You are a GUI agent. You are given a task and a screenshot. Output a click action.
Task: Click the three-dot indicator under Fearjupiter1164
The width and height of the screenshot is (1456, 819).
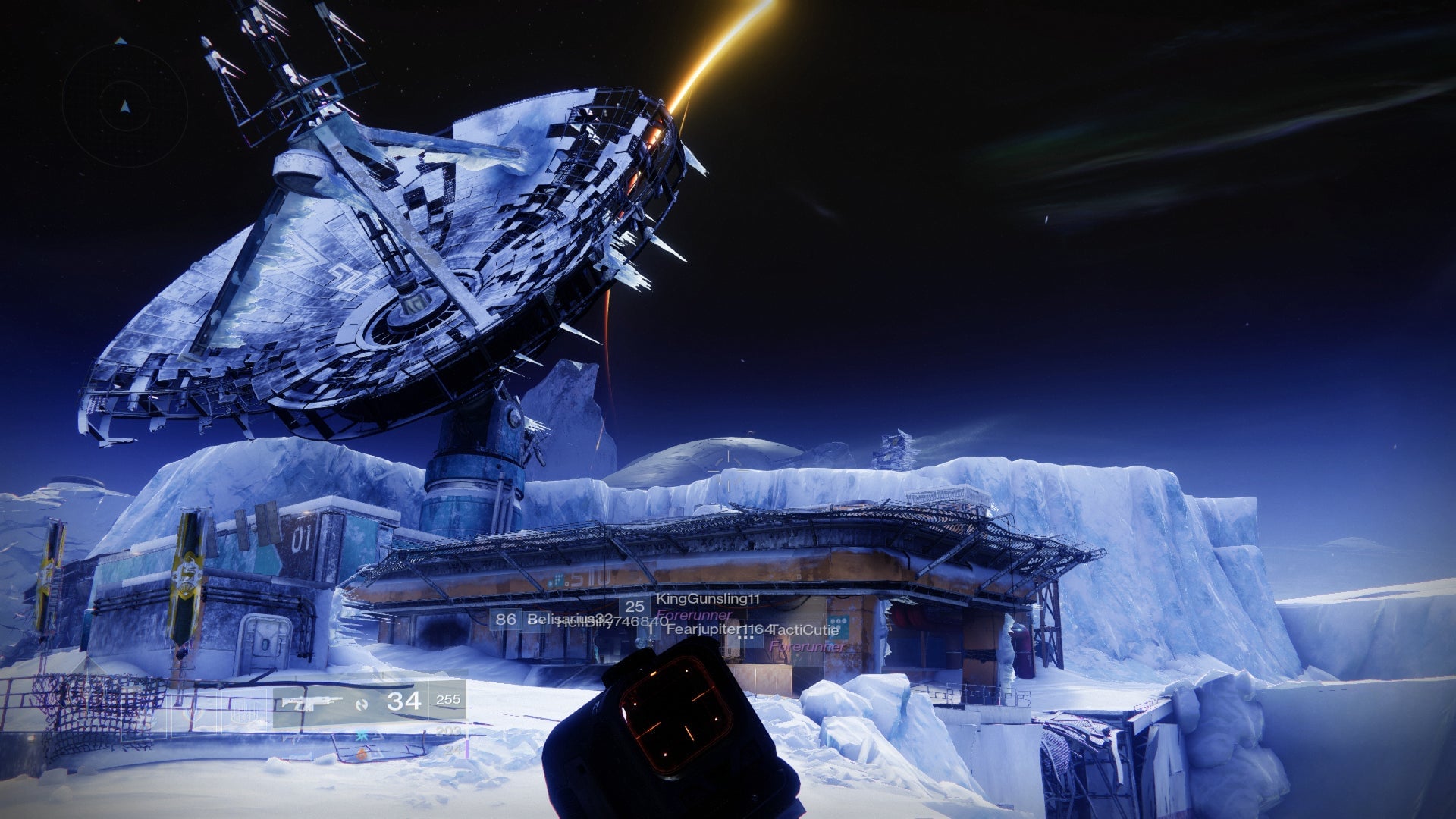[x=745, y=637]
